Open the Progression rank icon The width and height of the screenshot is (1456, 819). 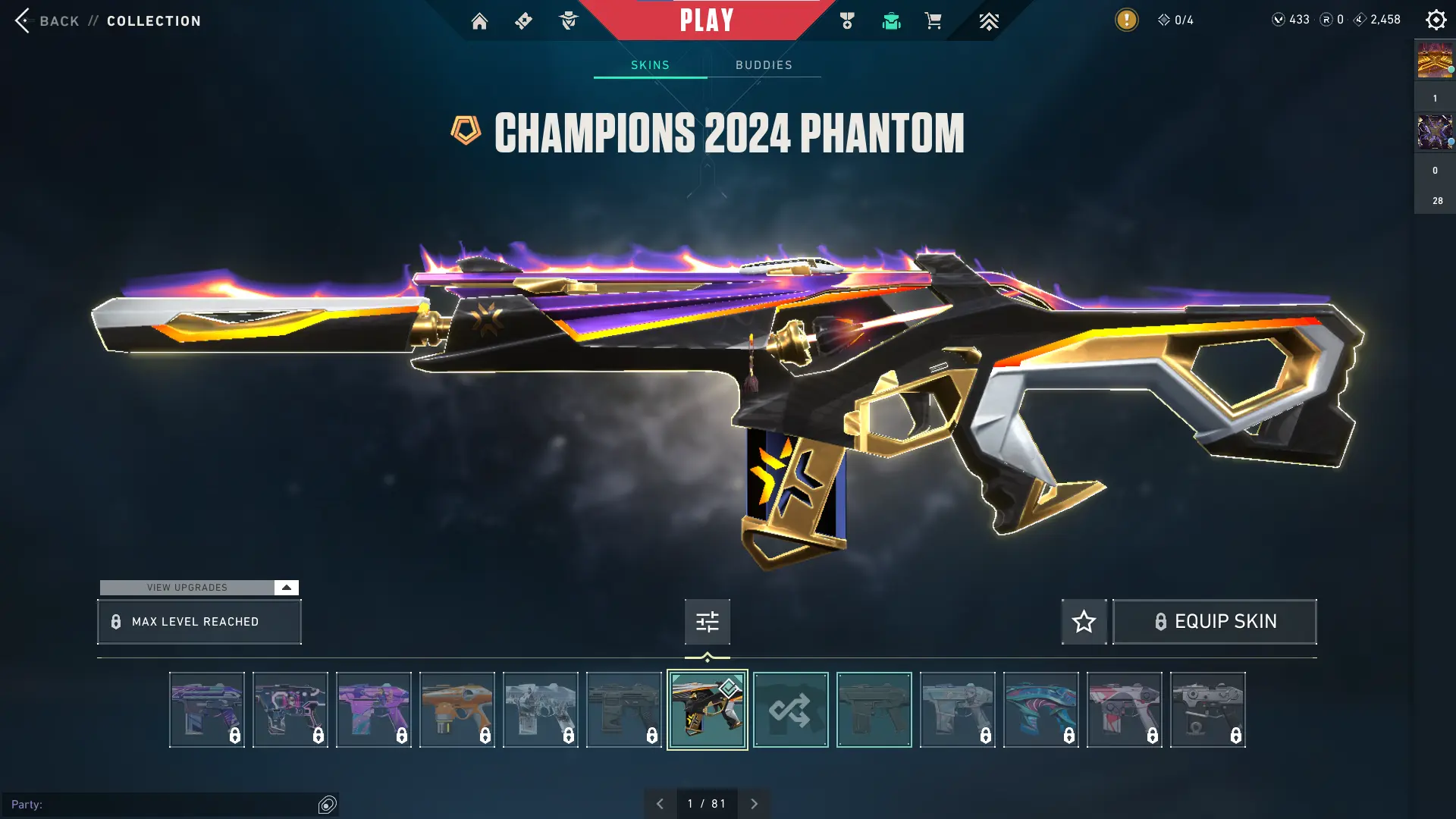click(x=989, y=21)
